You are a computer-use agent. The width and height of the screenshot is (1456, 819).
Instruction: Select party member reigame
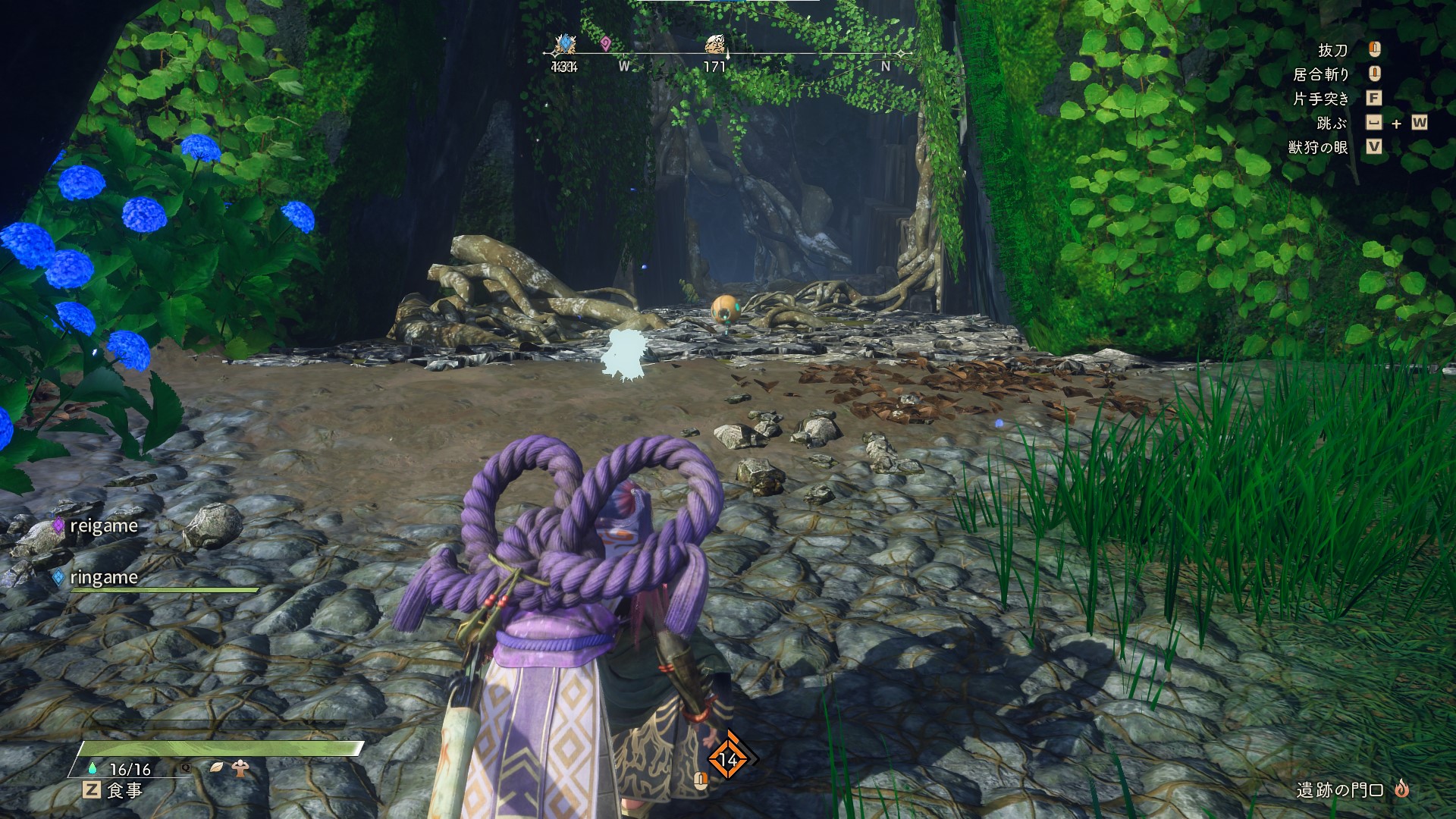103,526
